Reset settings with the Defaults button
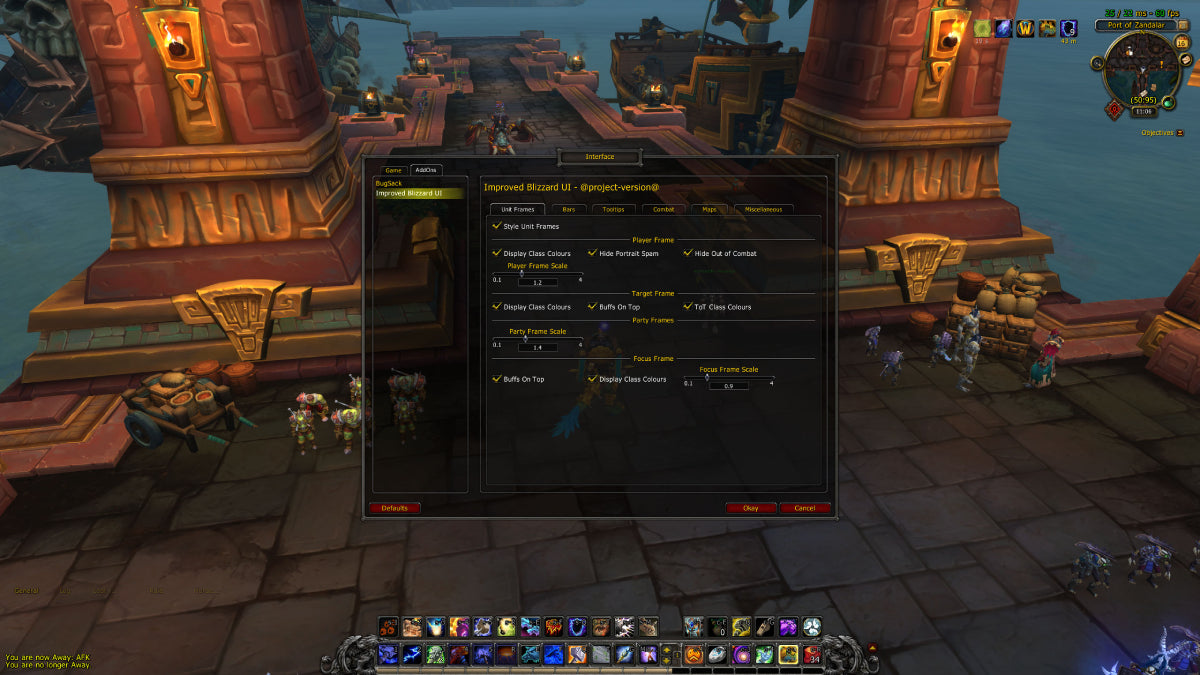This screenshot has height=675, width=1200. [394, 508]
